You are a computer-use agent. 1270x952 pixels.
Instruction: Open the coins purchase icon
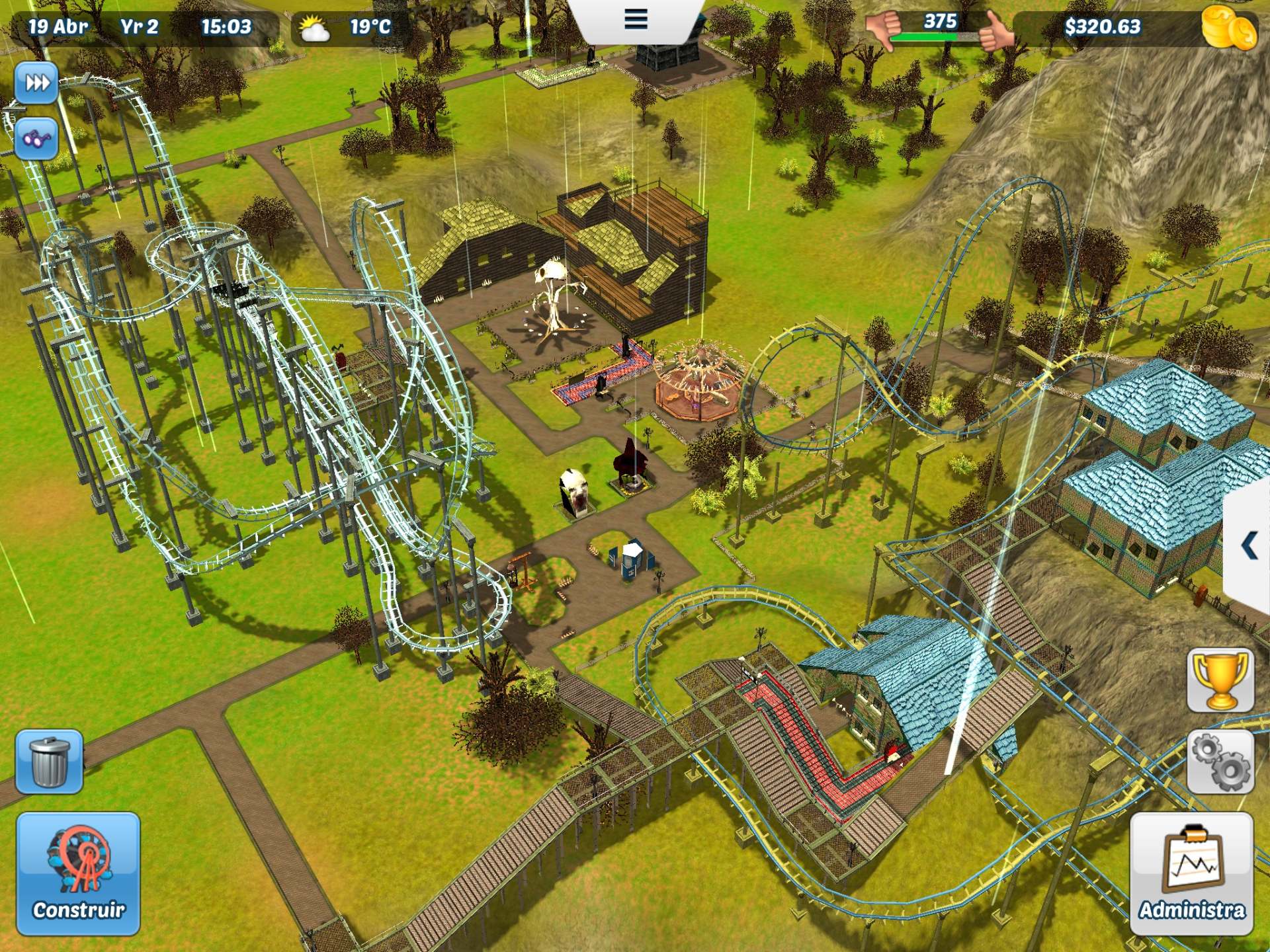(x=1232, y=28)
